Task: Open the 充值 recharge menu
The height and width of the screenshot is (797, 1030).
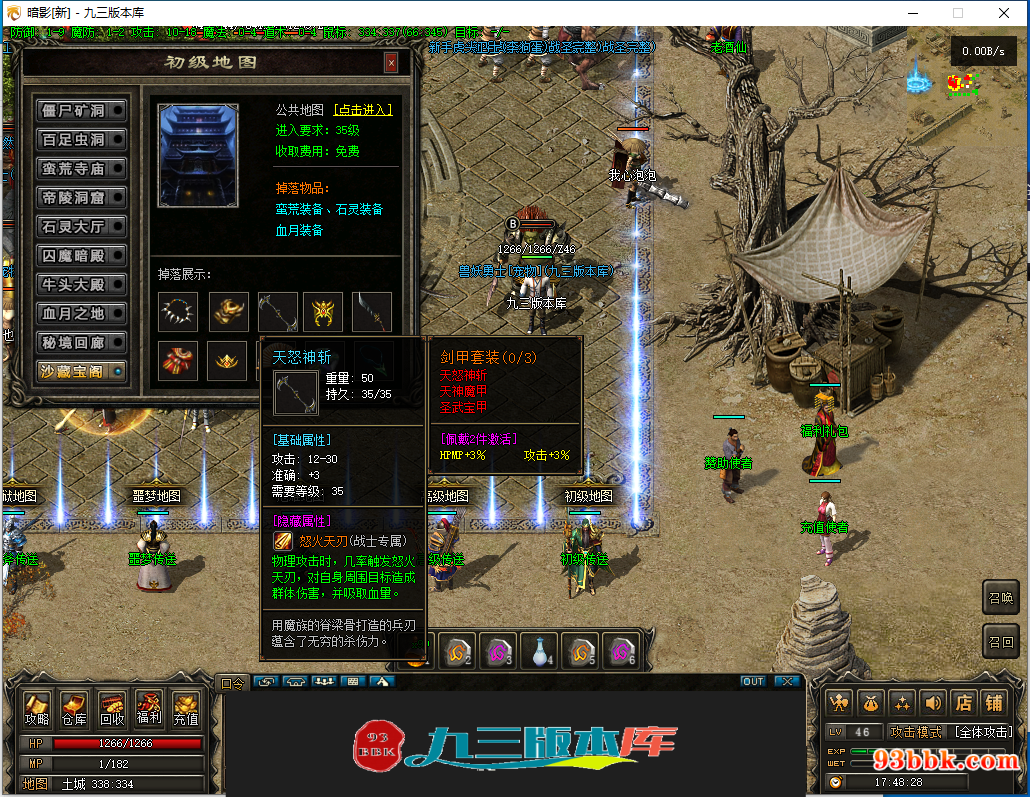Action: pos(185,710)
